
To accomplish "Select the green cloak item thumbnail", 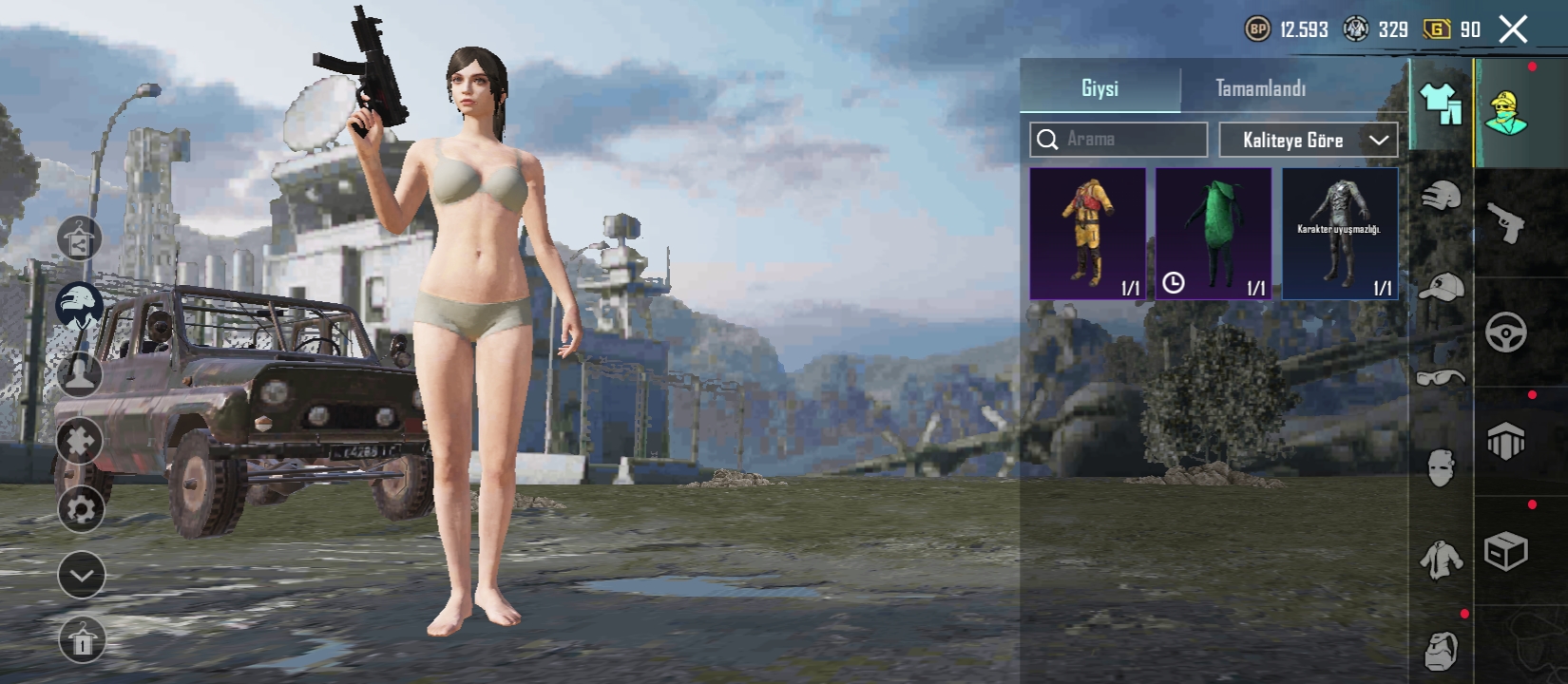I will [1214, 231].
